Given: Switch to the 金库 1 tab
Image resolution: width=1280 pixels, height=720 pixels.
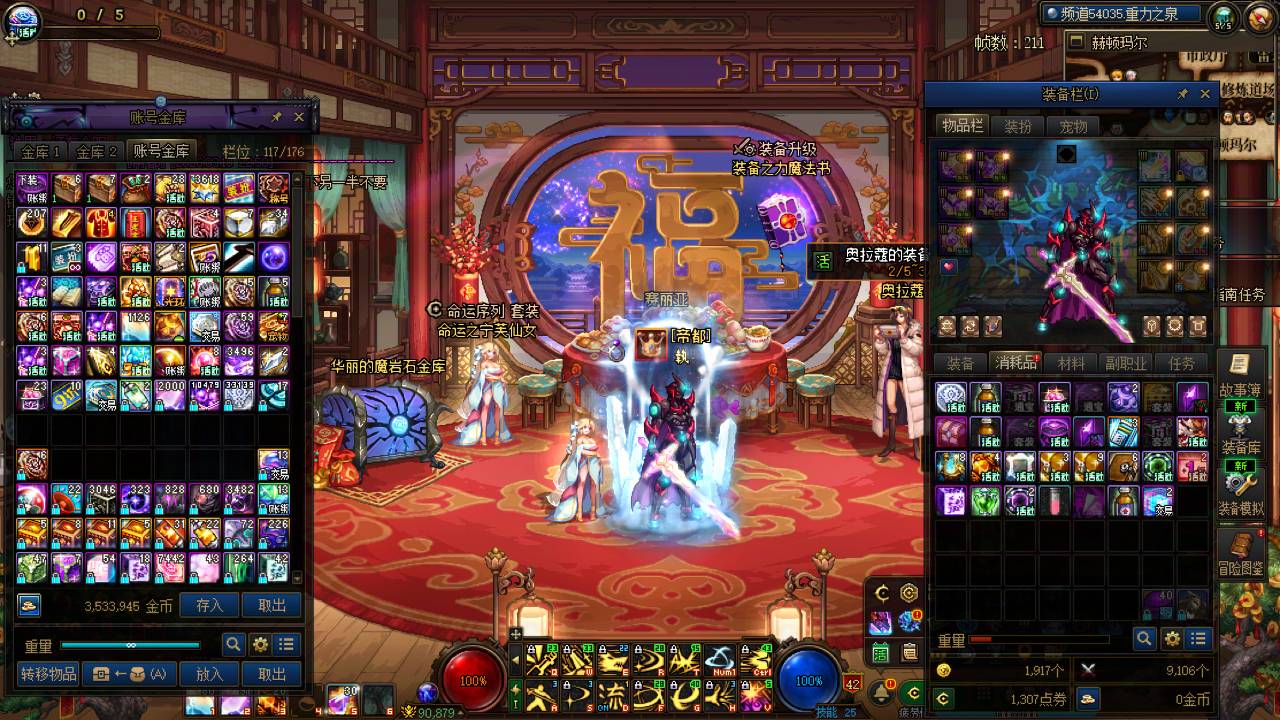Looking at the screenshot, I should point(42,152).
